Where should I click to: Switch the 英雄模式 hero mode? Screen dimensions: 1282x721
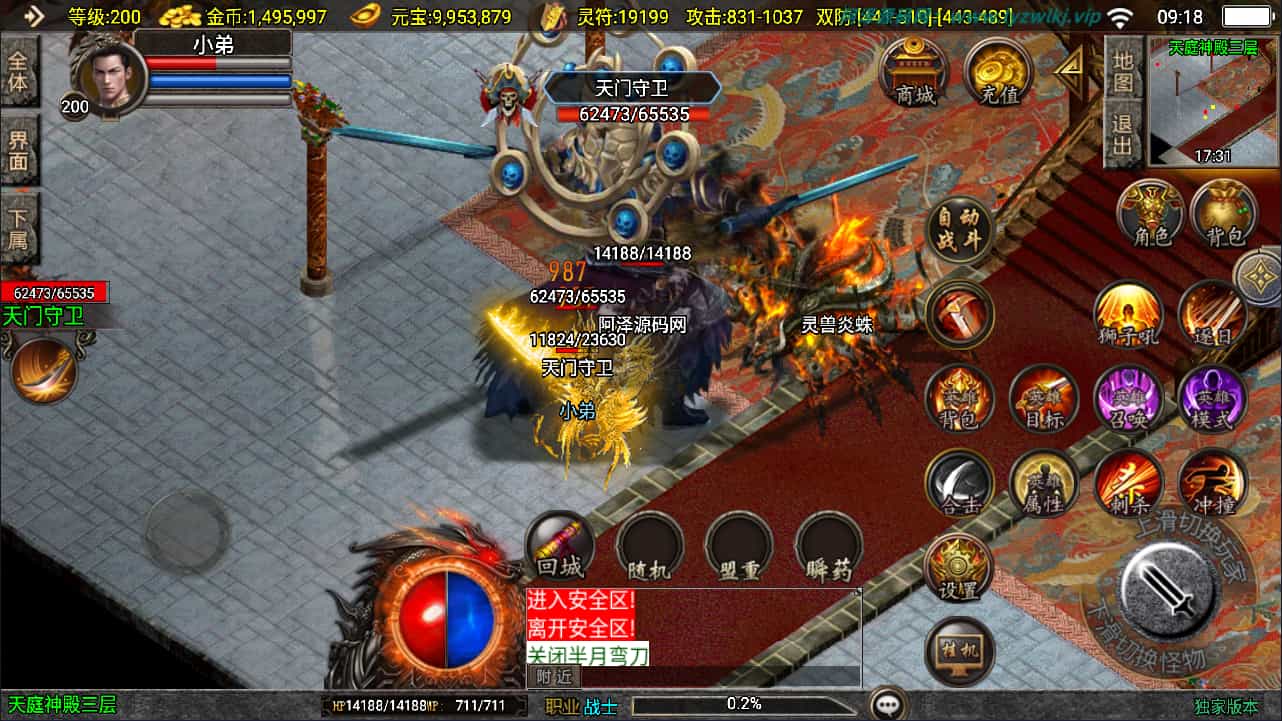click(x=1212, y=398)
